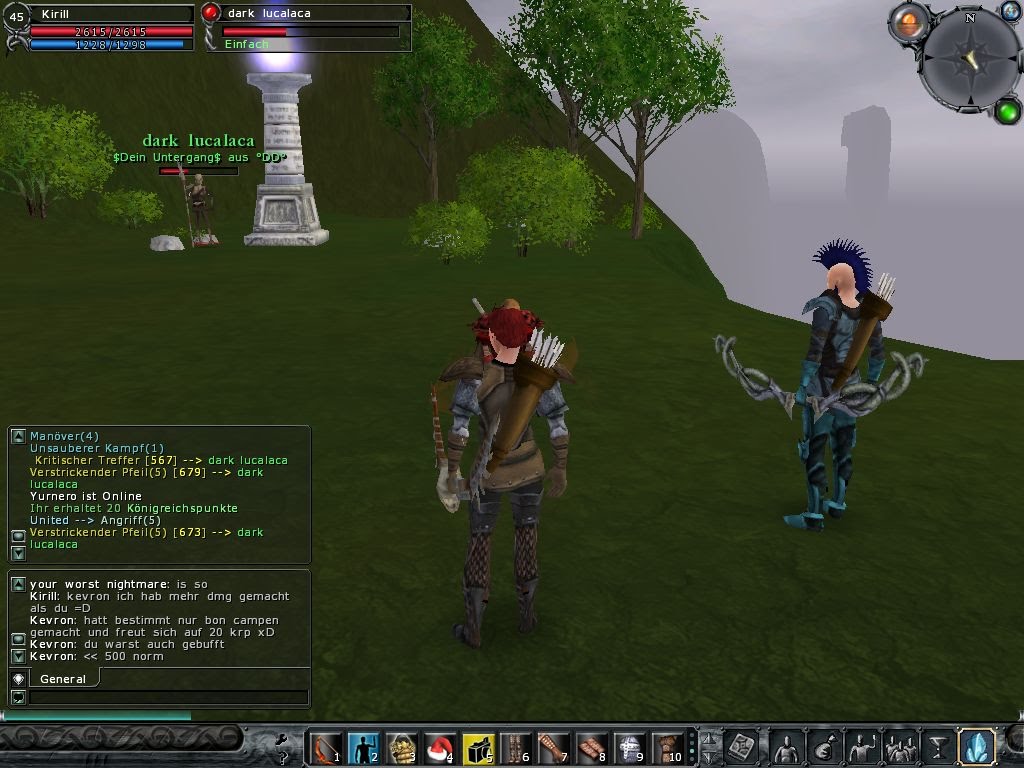Activate the bow skill in hotbar slot 1

[324, 748]
